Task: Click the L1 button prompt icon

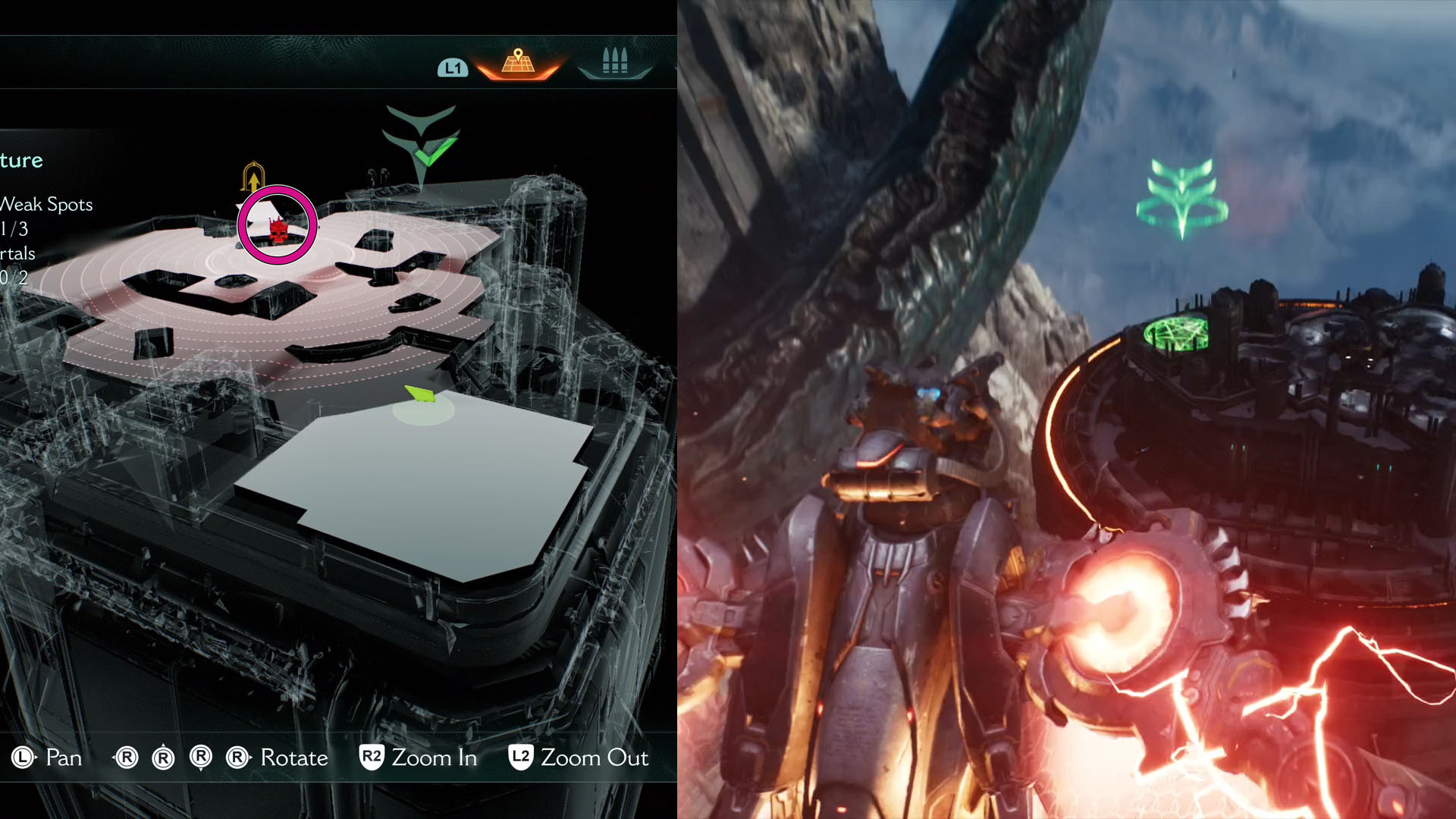Action: click(453, 67)
